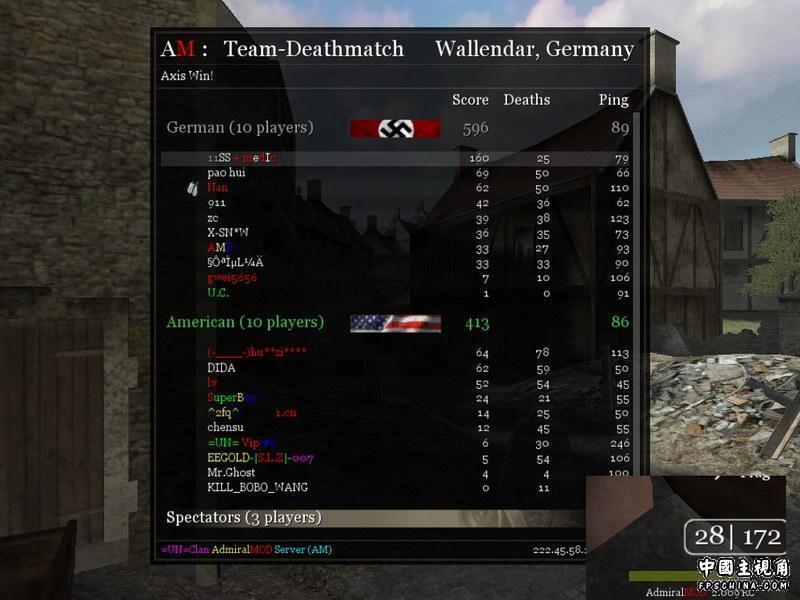The height and width of the screenshot is (600, 800).
Task: Click the German team header
Action: coord(240,128)
